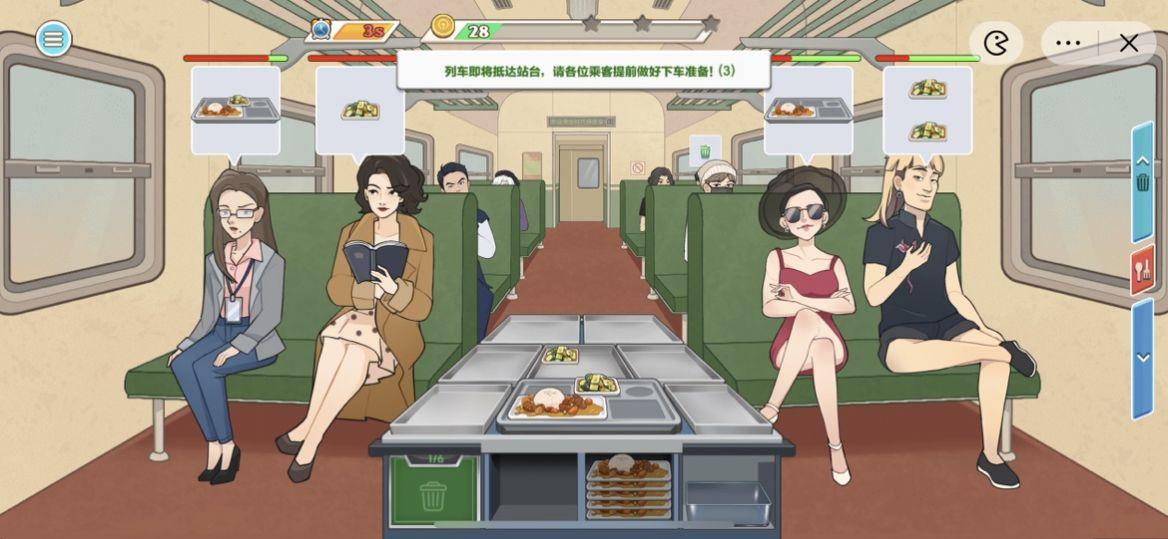Screen dimensions: 1168x539
Task: Open the green trash bin on the cart
Action: (x=432, y=490)
